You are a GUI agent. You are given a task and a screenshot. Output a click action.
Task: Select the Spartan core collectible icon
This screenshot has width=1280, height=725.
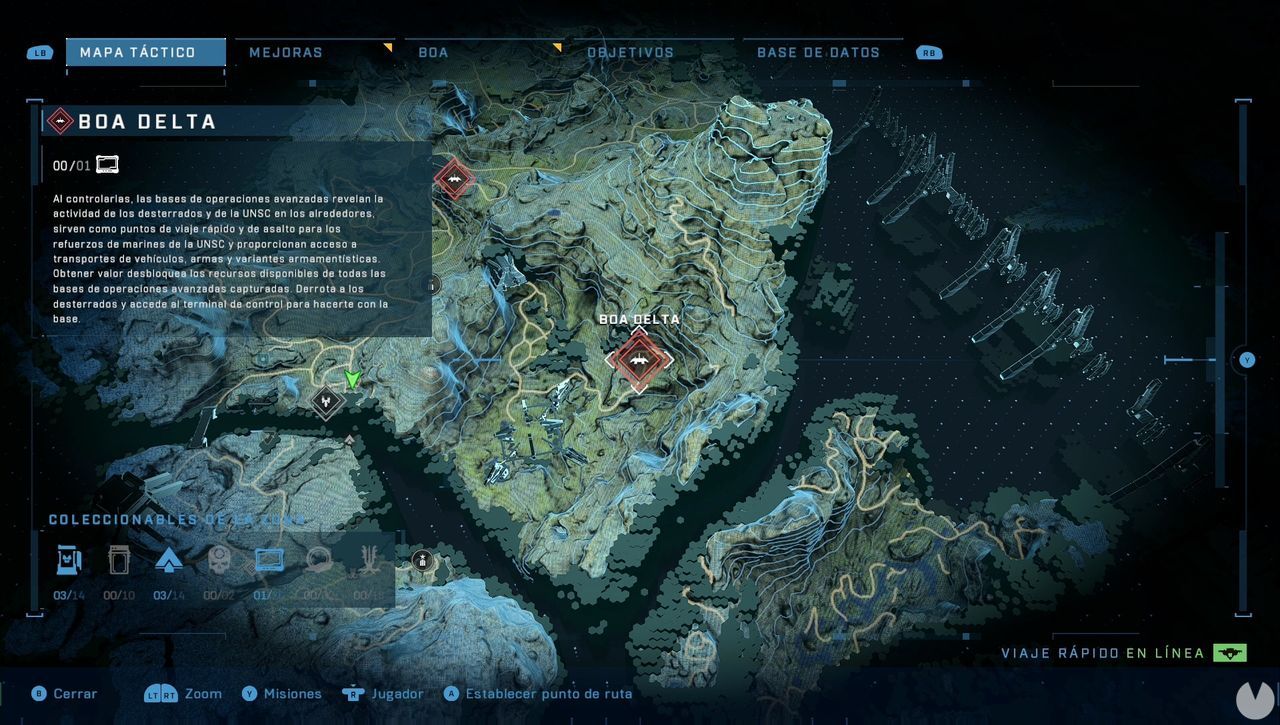coord(169,560)
